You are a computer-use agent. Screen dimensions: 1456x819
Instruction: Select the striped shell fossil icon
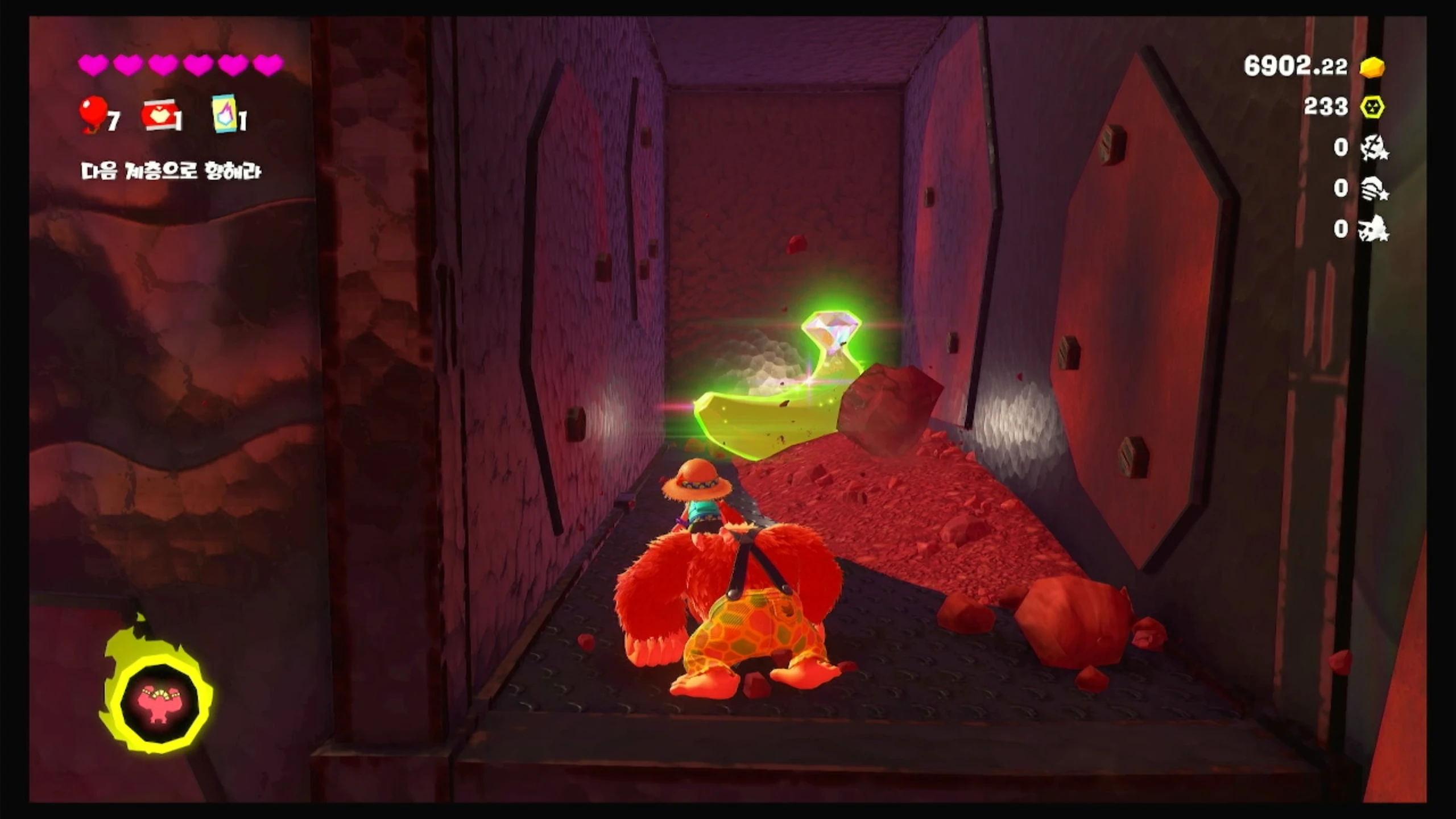tap(1374, 188)
